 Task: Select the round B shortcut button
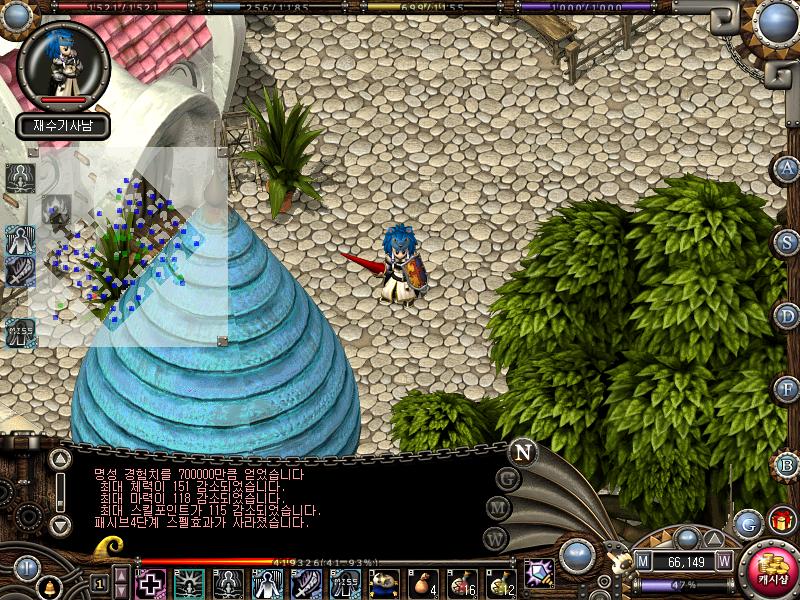(x=788, y=463)
